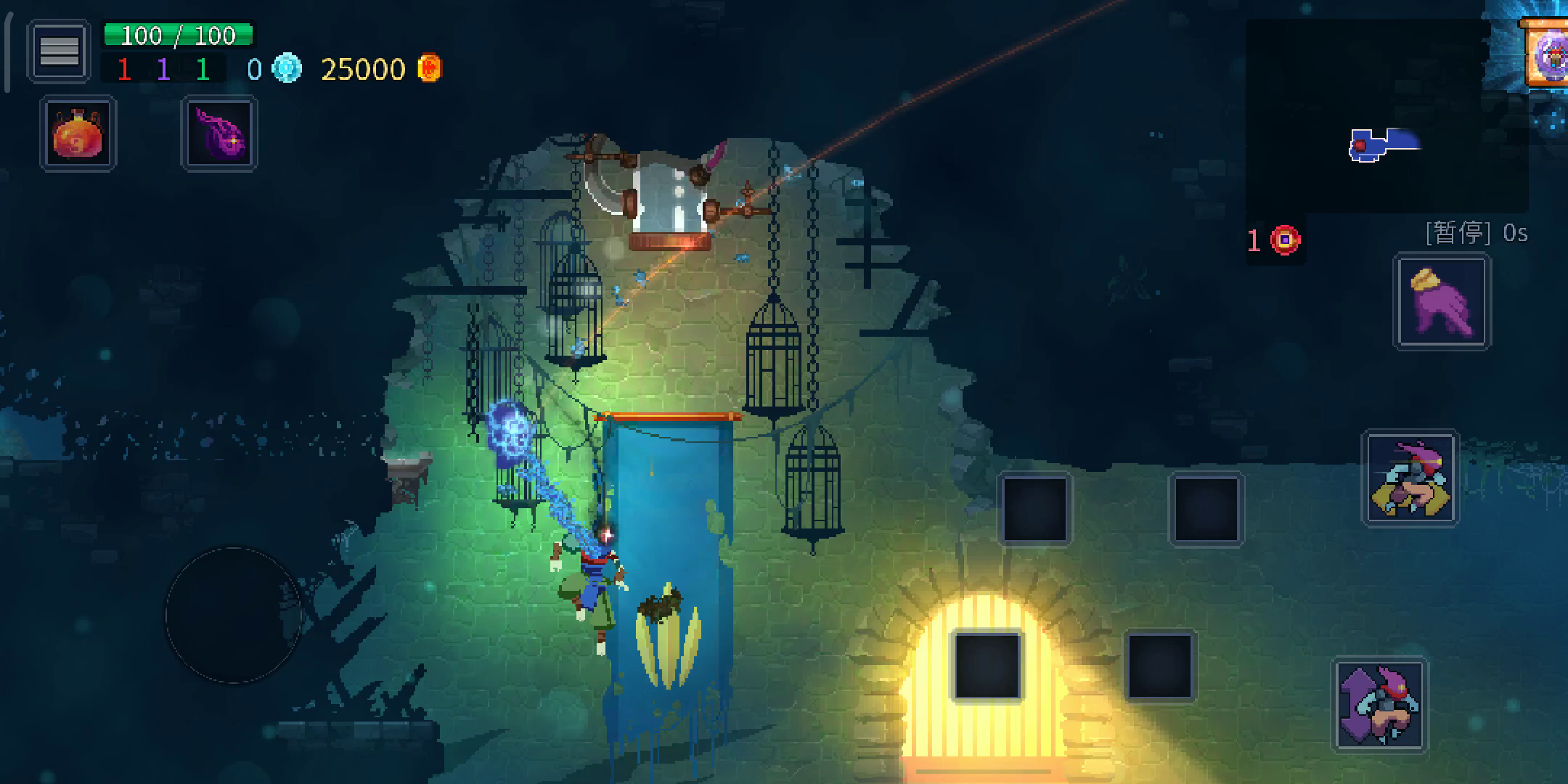The image size is (1568, 784).
Task: Open the scroll icon in the corner
Action: (x=1548, y=54)
